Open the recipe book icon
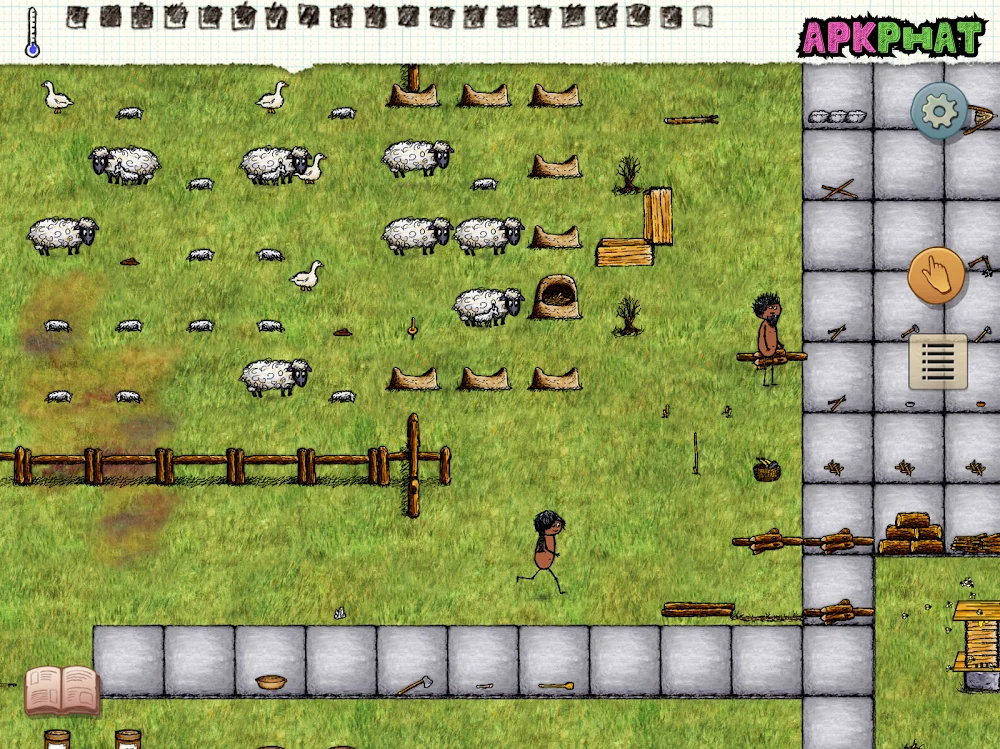This screenshot has height=749, width=1000. tap(62, 690)
